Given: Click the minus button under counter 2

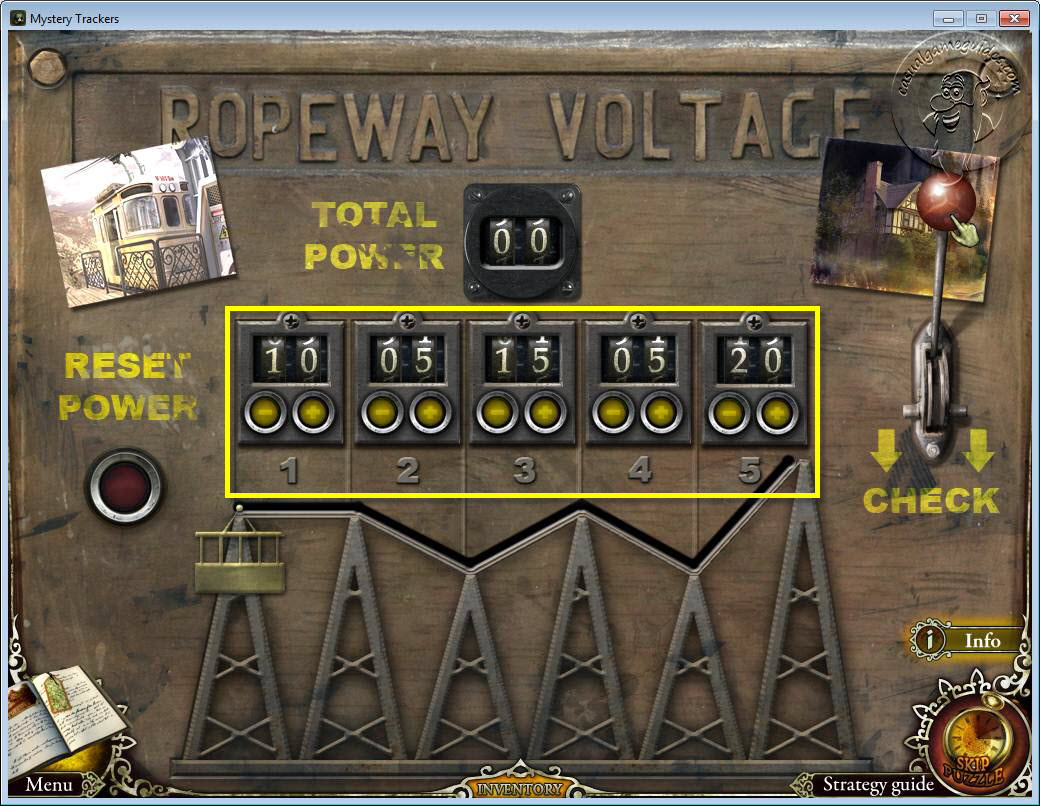Looking at the screenshot, I should pos(382,412).
